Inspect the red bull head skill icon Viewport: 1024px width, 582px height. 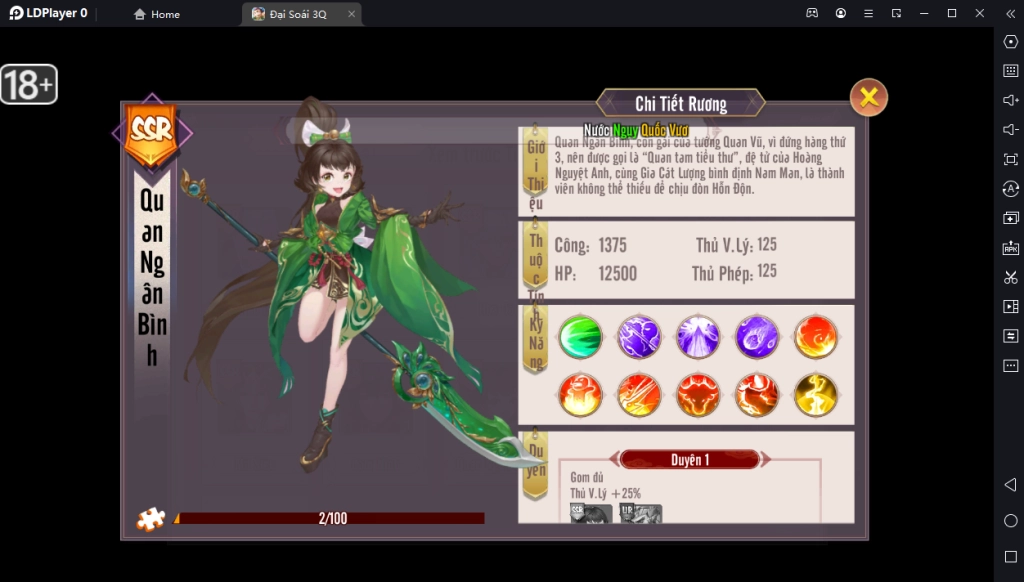click(698, 395)
